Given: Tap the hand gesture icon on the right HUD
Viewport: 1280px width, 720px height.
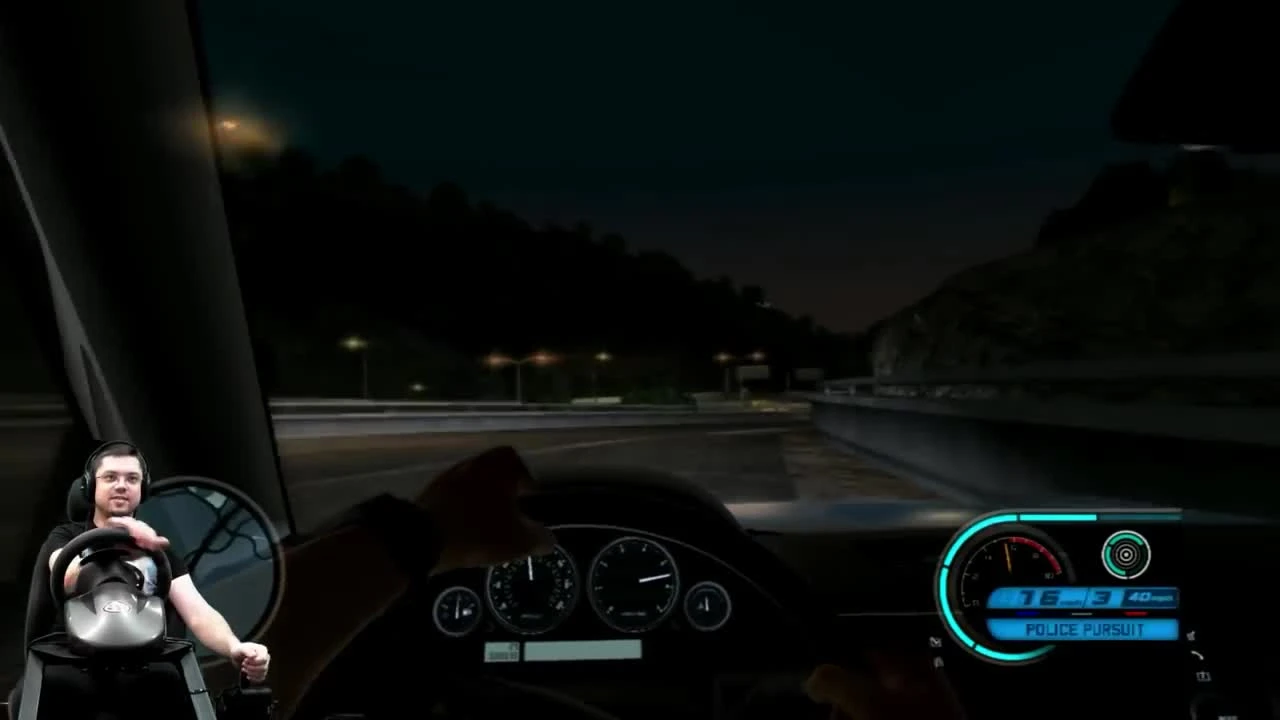Looking at the screenshot, I should coord(1192,635).
